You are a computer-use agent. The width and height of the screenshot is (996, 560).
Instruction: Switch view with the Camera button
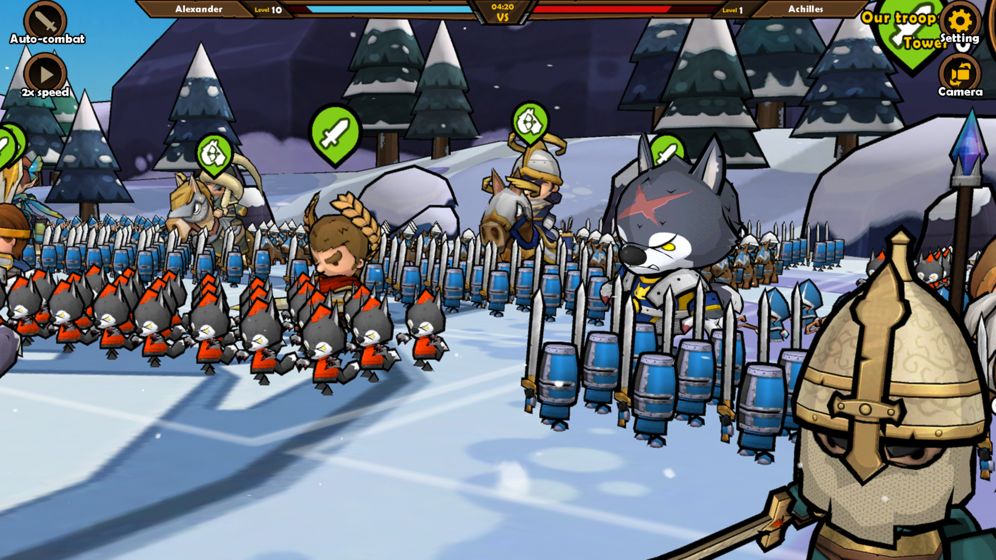[960, 73]
